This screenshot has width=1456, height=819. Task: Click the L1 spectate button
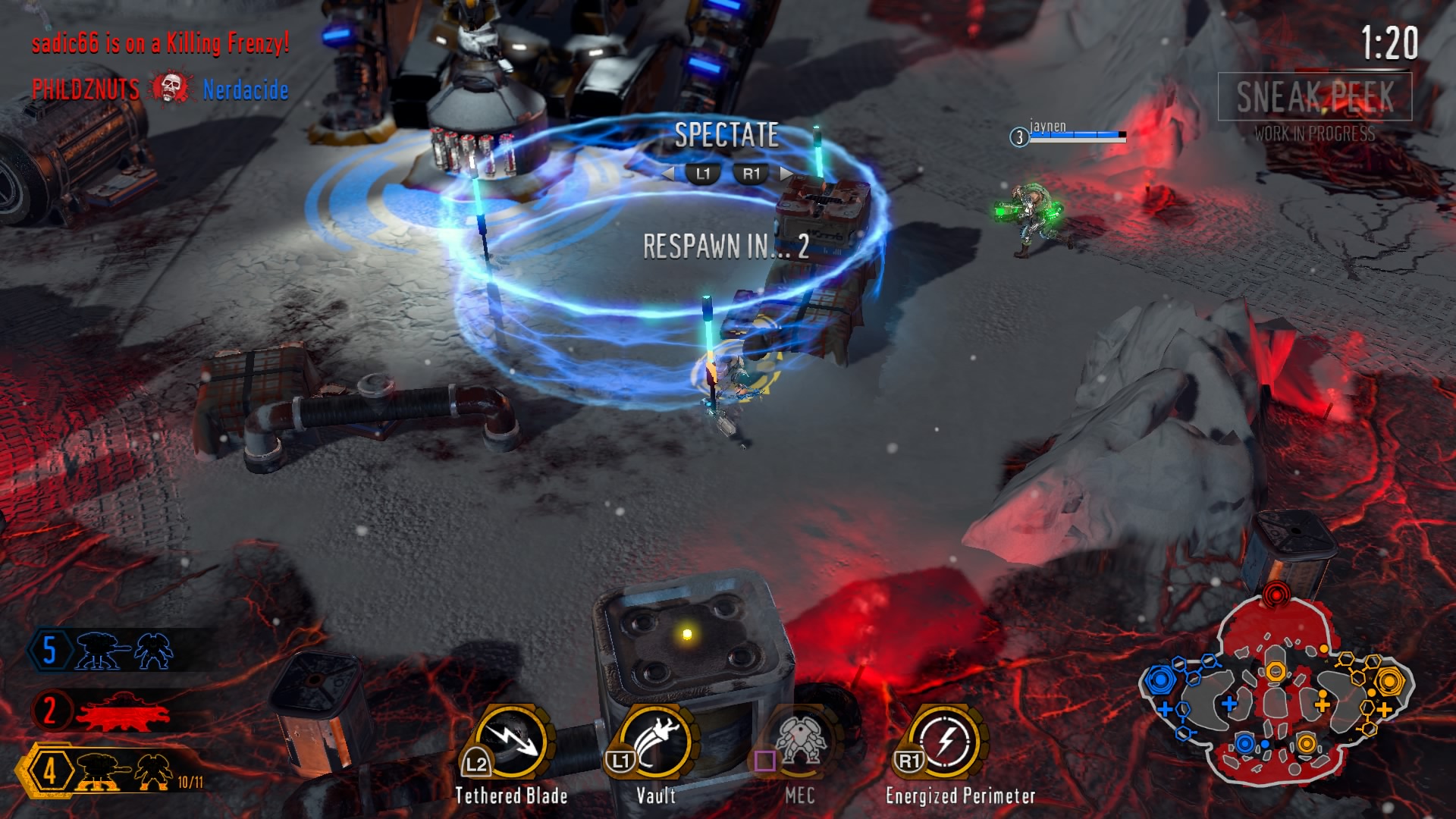pyautogui.click(x=702, y=173)
